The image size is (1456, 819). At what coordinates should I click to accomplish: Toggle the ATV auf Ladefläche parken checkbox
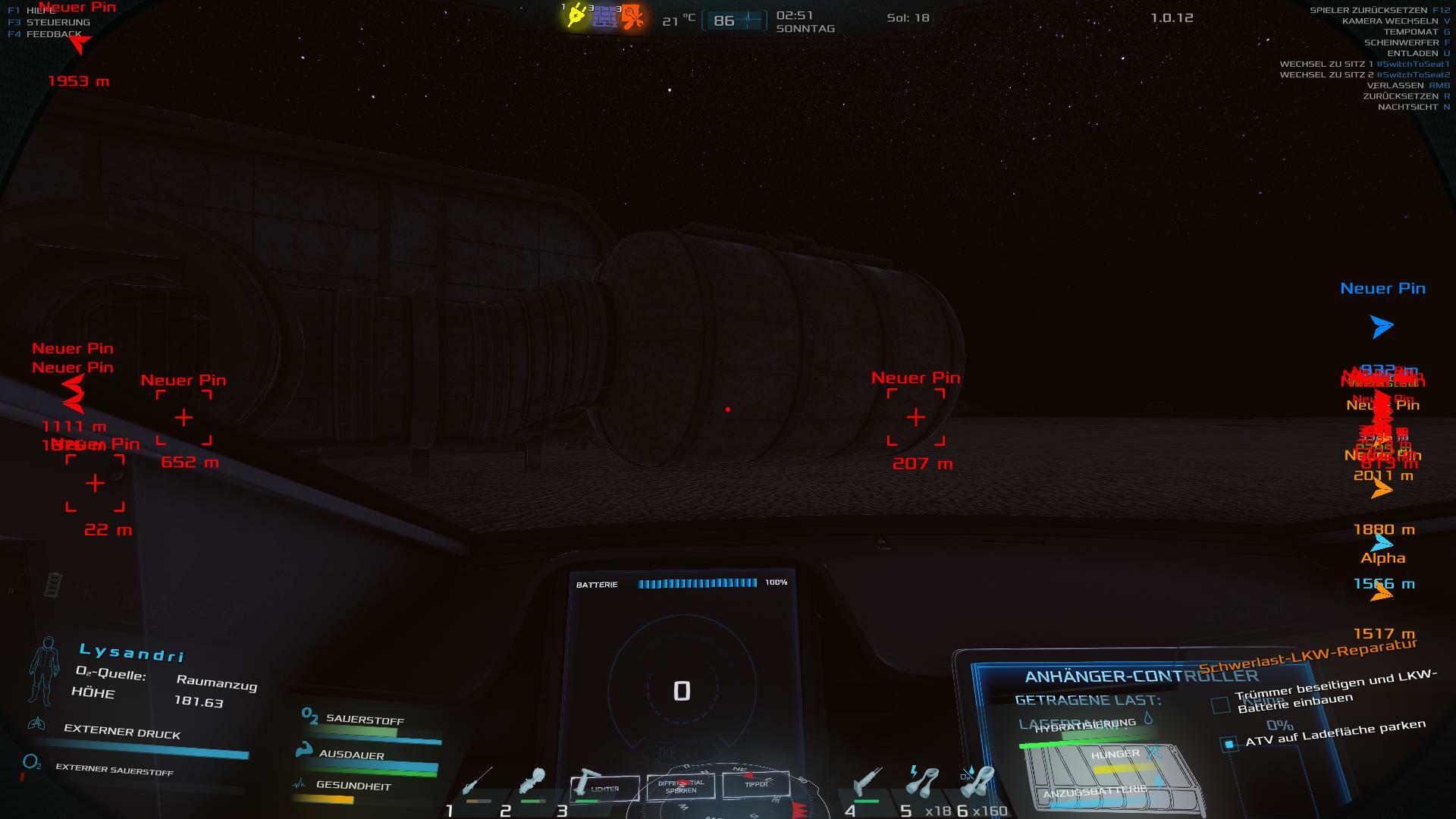1229,744
